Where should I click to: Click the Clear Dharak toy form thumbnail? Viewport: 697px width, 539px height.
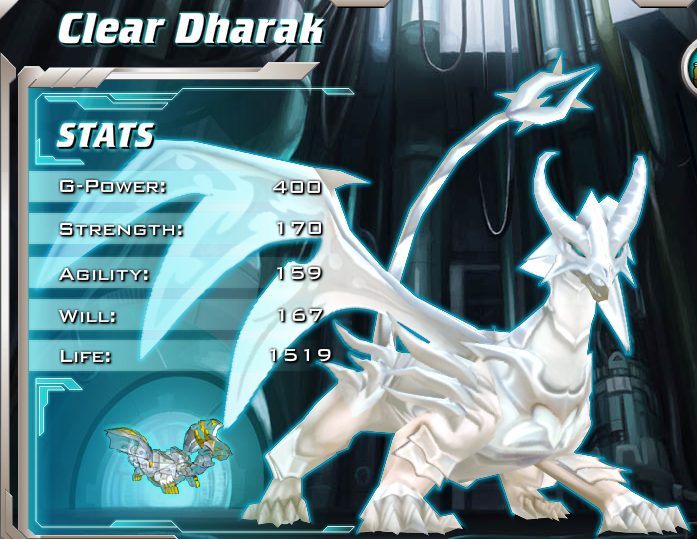click(x=173, y=453)
